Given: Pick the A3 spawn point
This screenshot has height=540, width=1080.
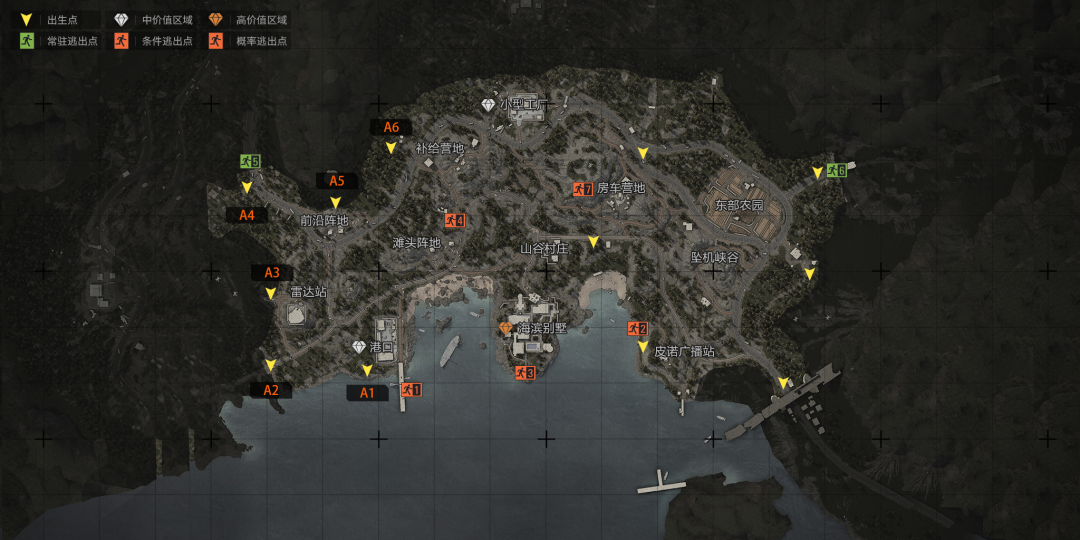Looking at the screenshot, I should coord(272,273).
